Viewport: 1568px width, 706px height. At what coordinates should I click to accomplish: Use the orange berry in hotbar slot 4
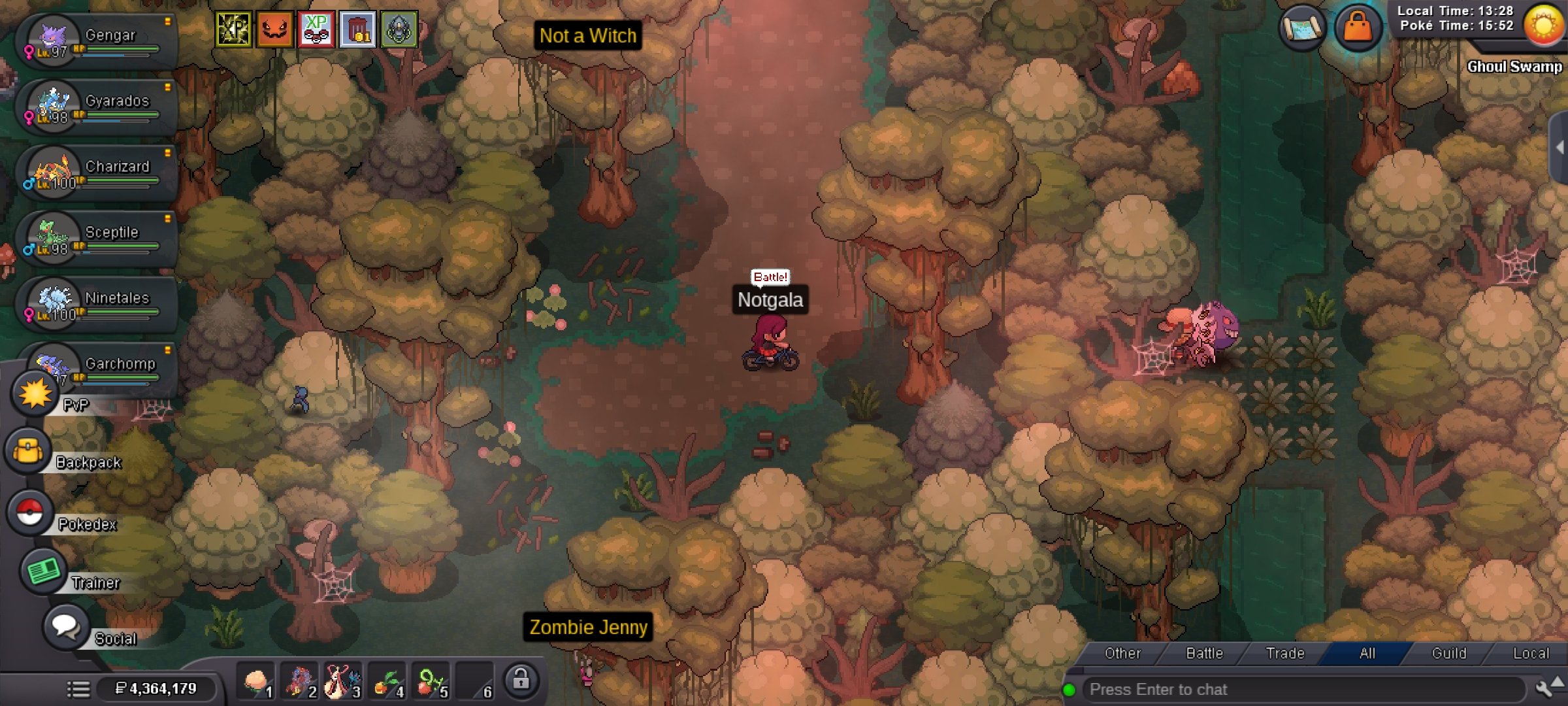click(387, 682)
